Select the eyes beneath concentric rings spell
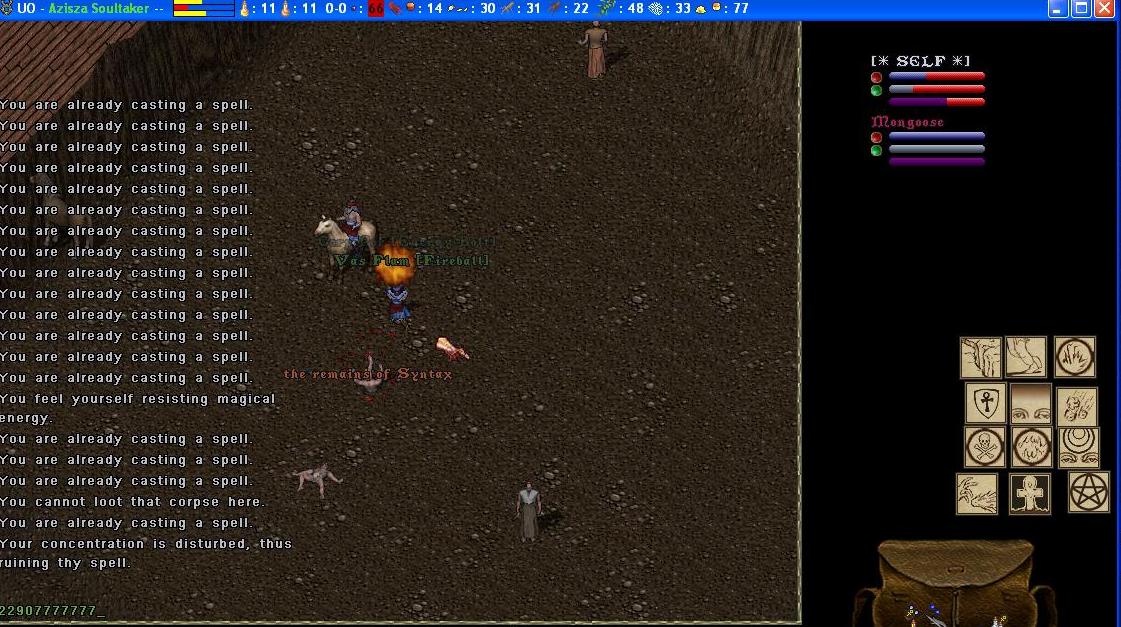This screenshot has height=627, width=1121. tap(1079, 448)
